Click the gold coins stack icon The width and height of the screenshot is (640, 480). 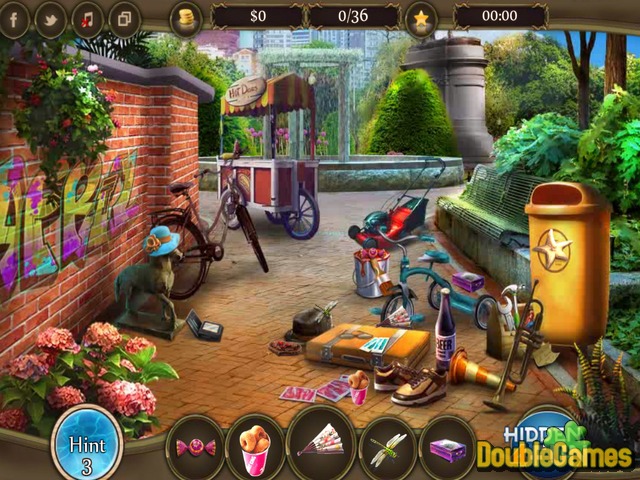[186, 16]
